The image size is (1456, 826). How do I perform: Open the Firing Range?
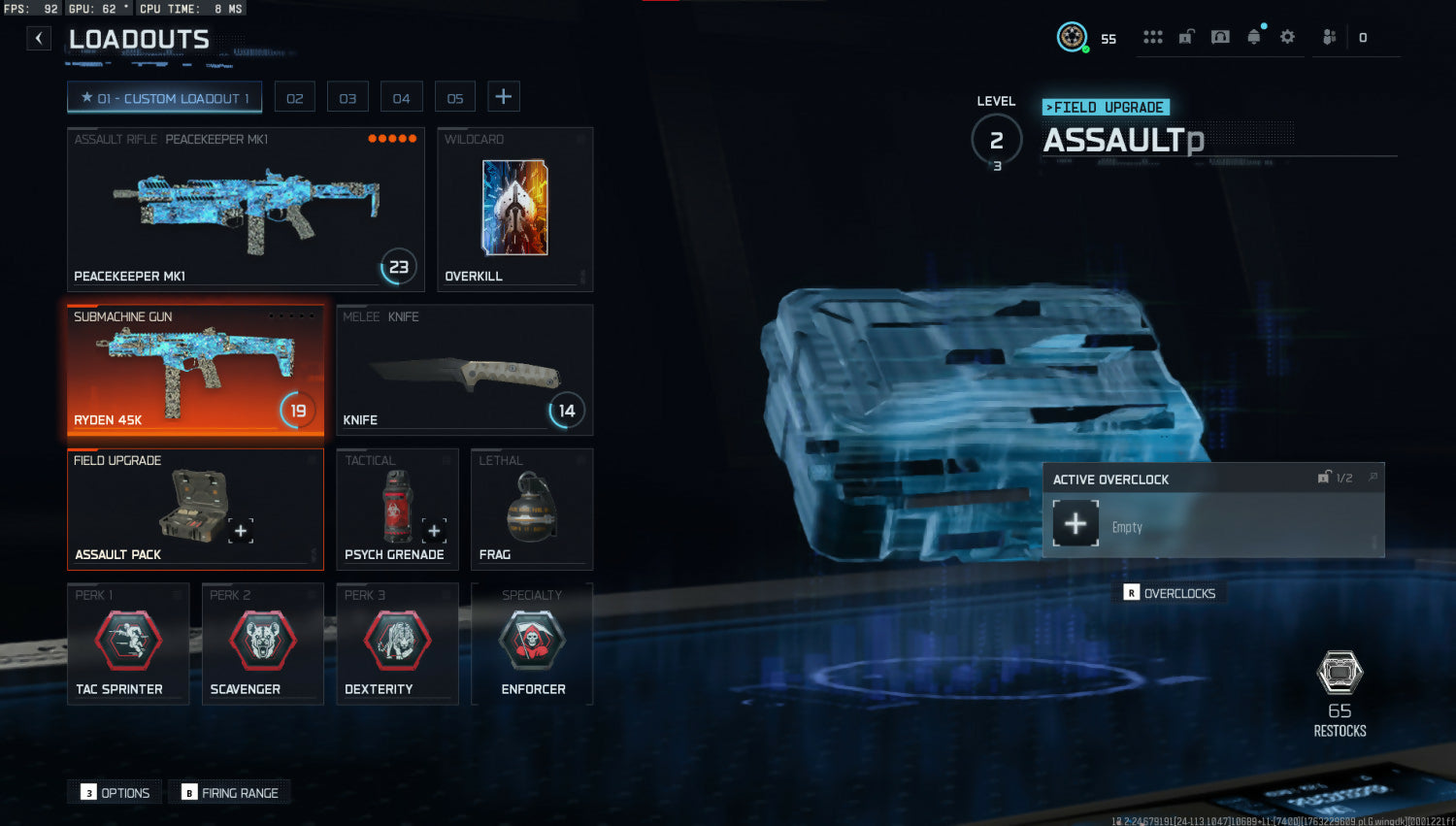230,793
